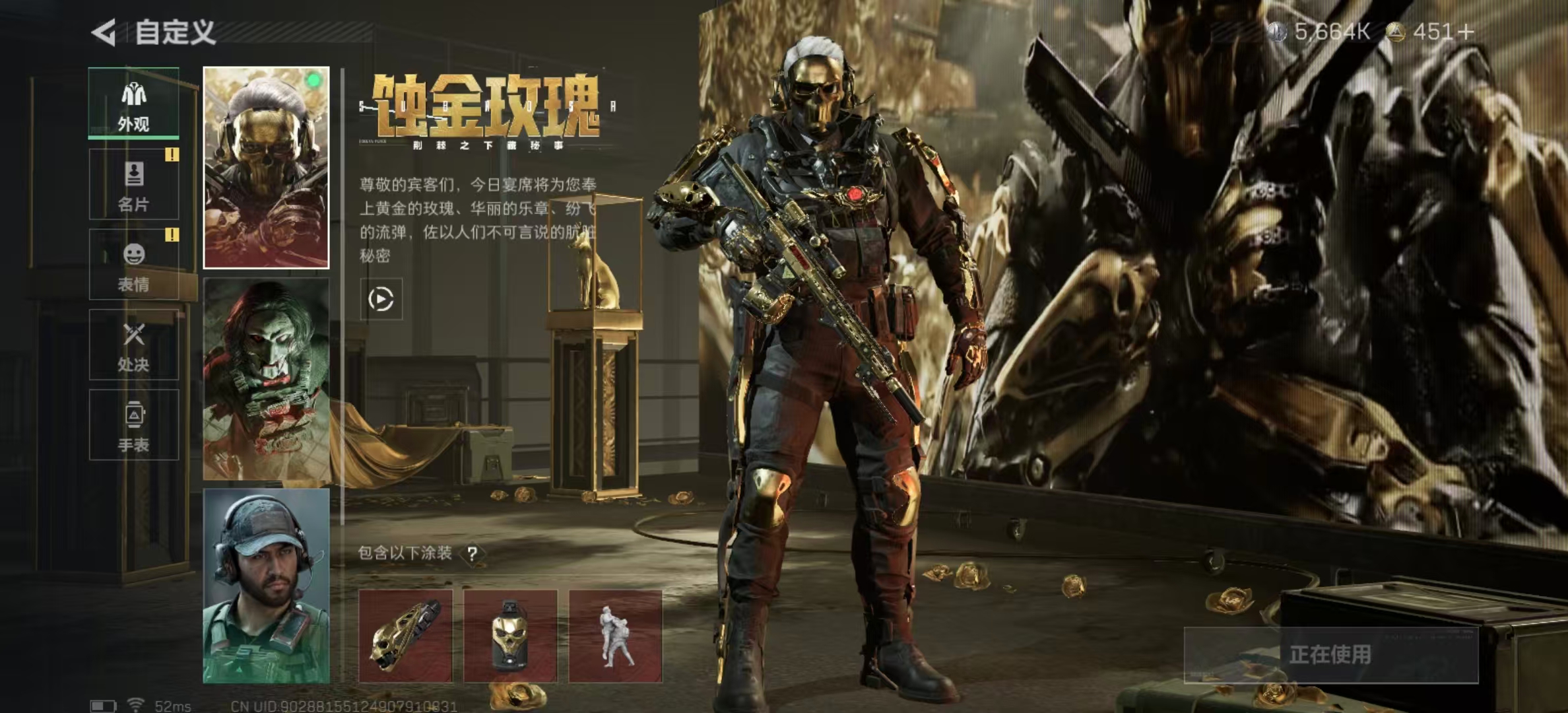Screen dimensions: 1568x713
Task: View the golden skull knife item
Action: [x=405, y=636]
